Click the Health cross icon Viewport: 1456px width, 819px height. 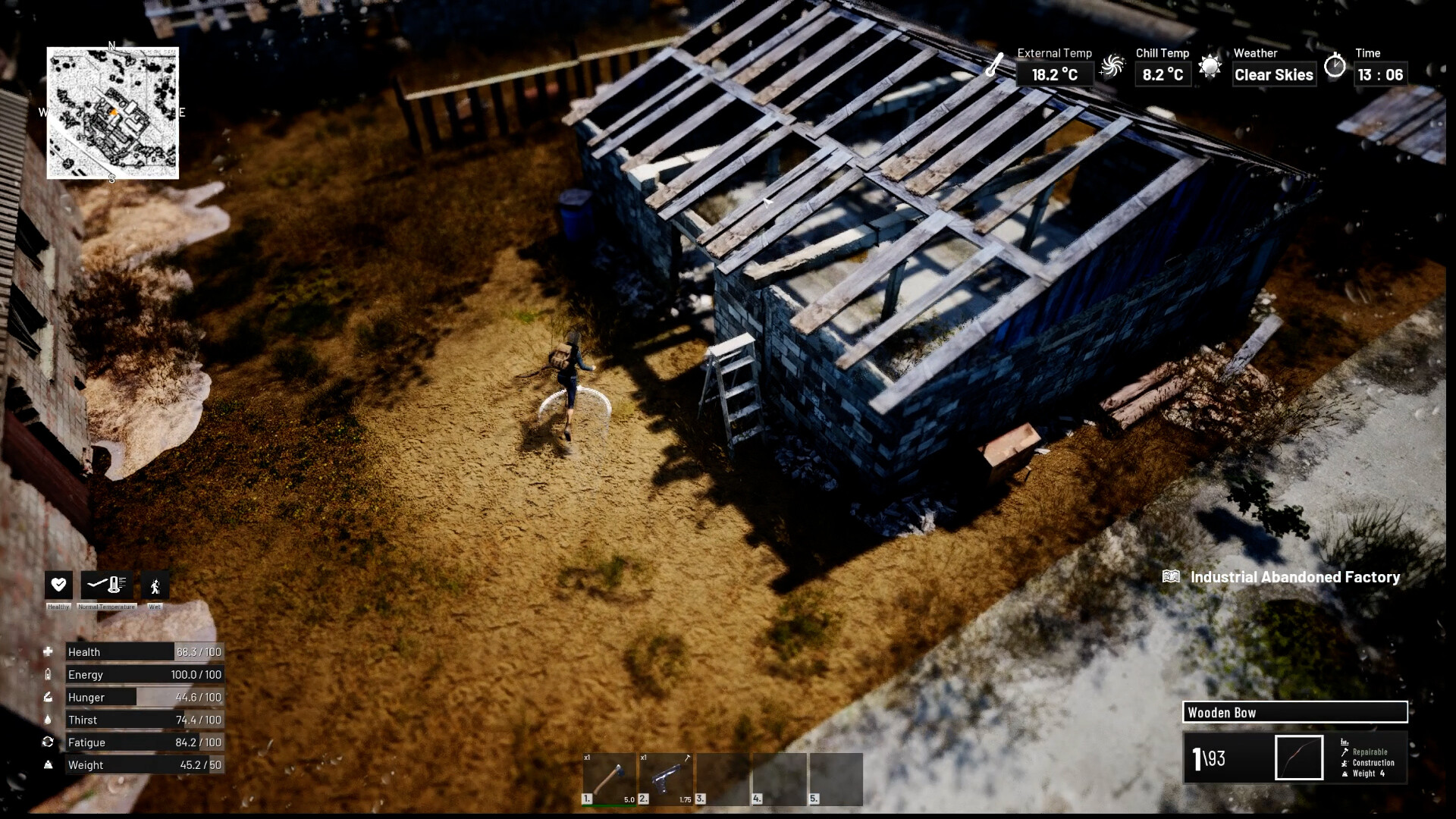(x=49, y=651)
